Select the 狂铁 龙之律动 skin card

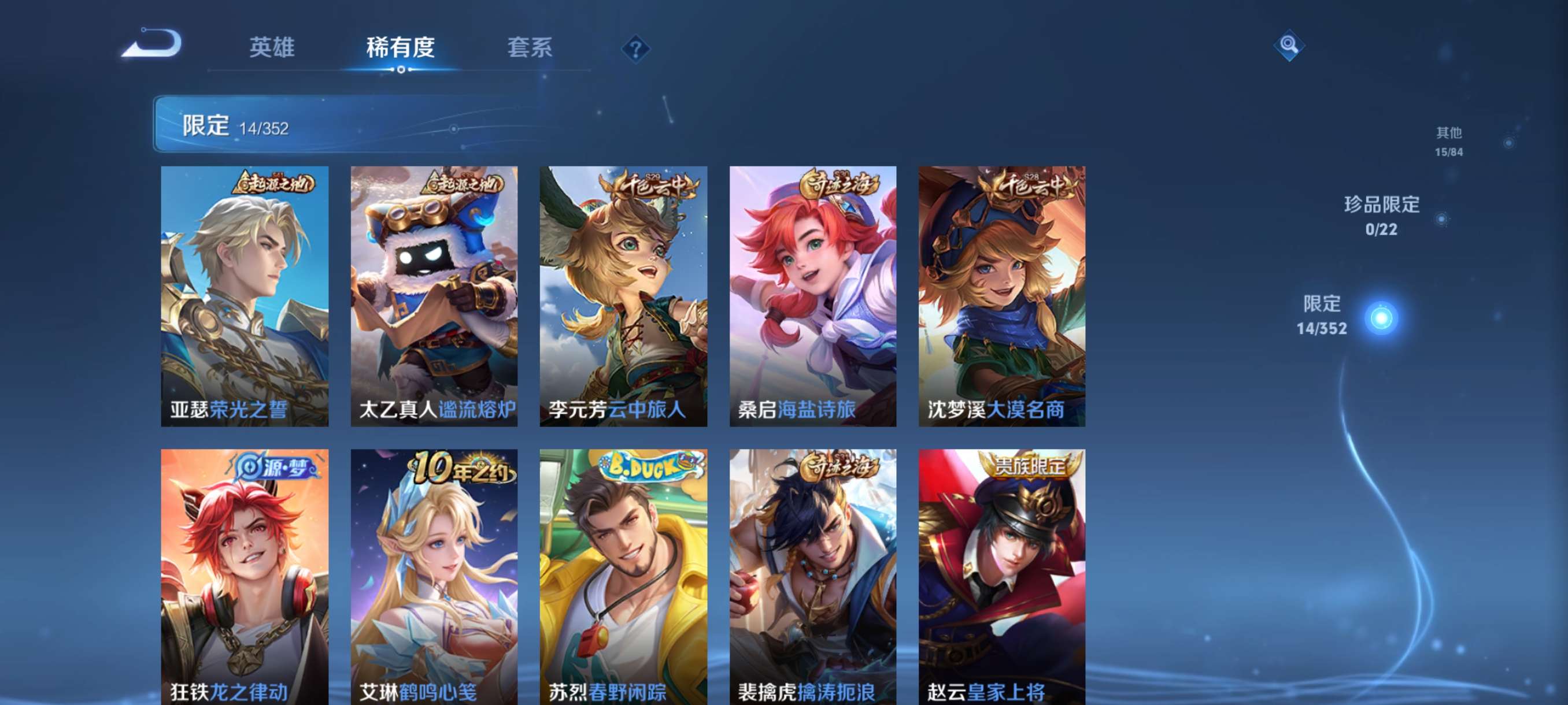[245, 577]
